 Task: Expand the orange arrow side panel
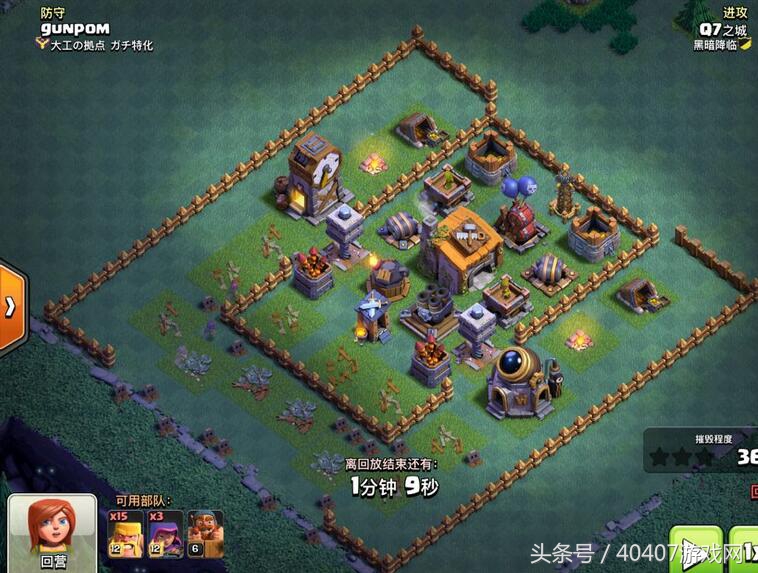pyautogui.click(x=11, y=308)
